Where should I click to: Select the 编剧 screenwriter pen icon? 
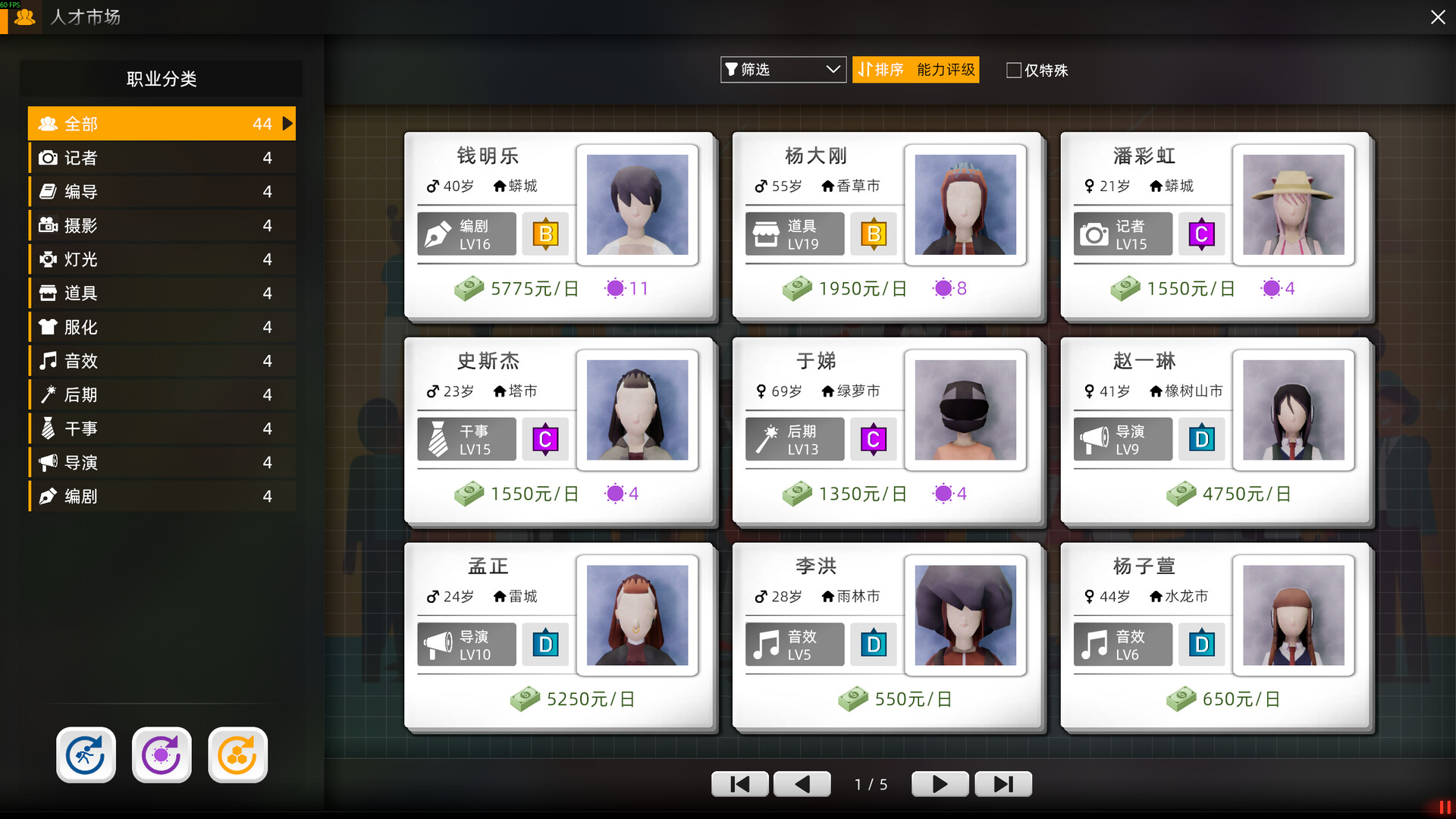click(x=47, y=496)
